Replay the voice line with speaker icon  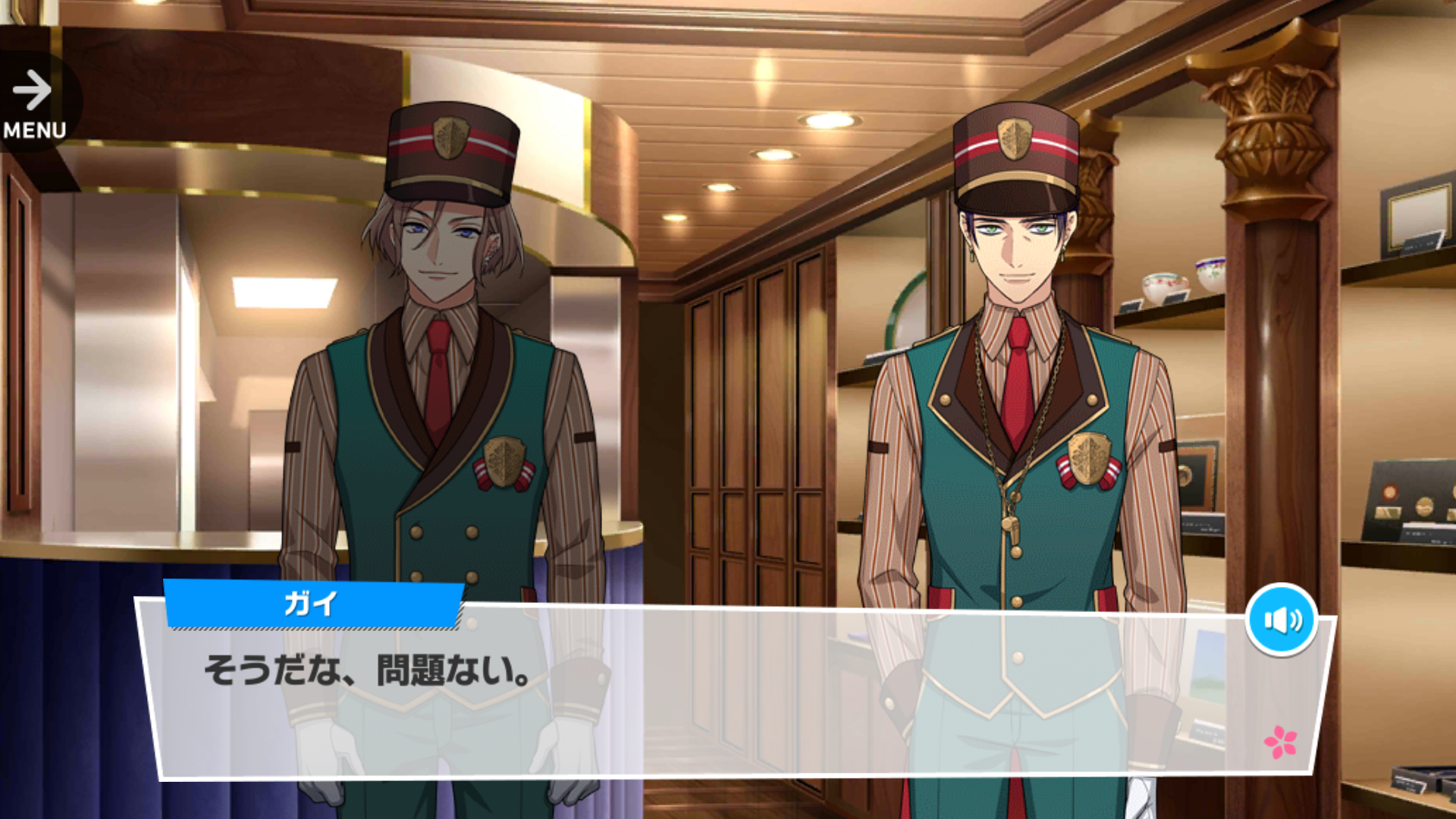(1282, 620)
